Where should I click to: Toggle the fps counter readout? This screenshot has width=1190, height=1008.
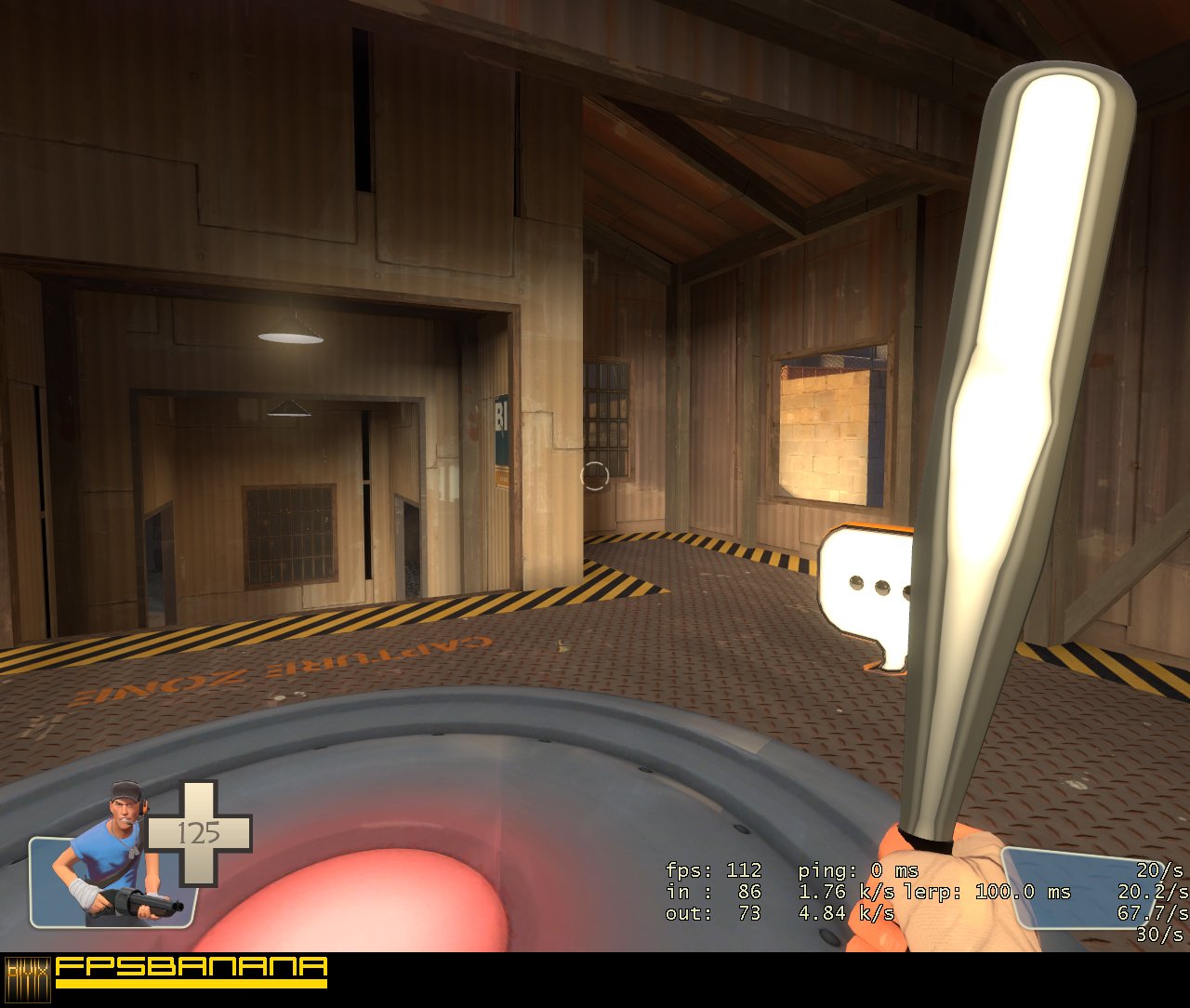(711, 872)
